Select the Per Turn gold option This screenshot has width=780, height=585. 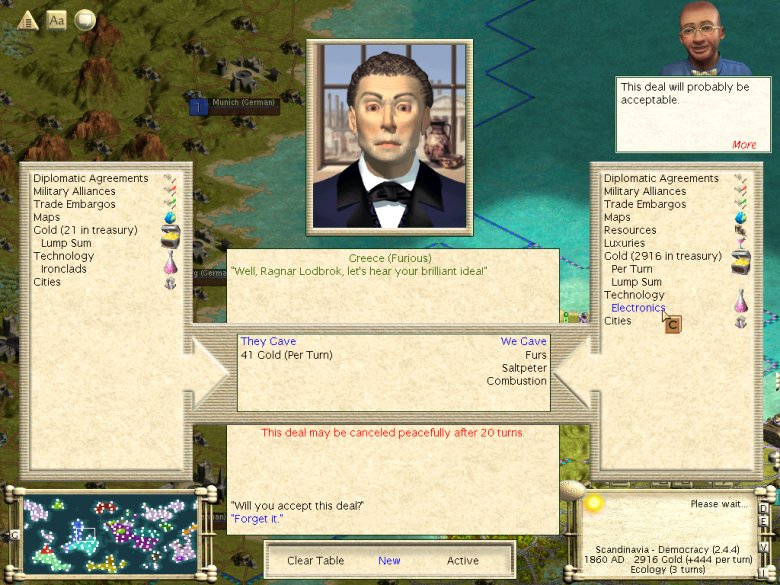pos(632,269)
